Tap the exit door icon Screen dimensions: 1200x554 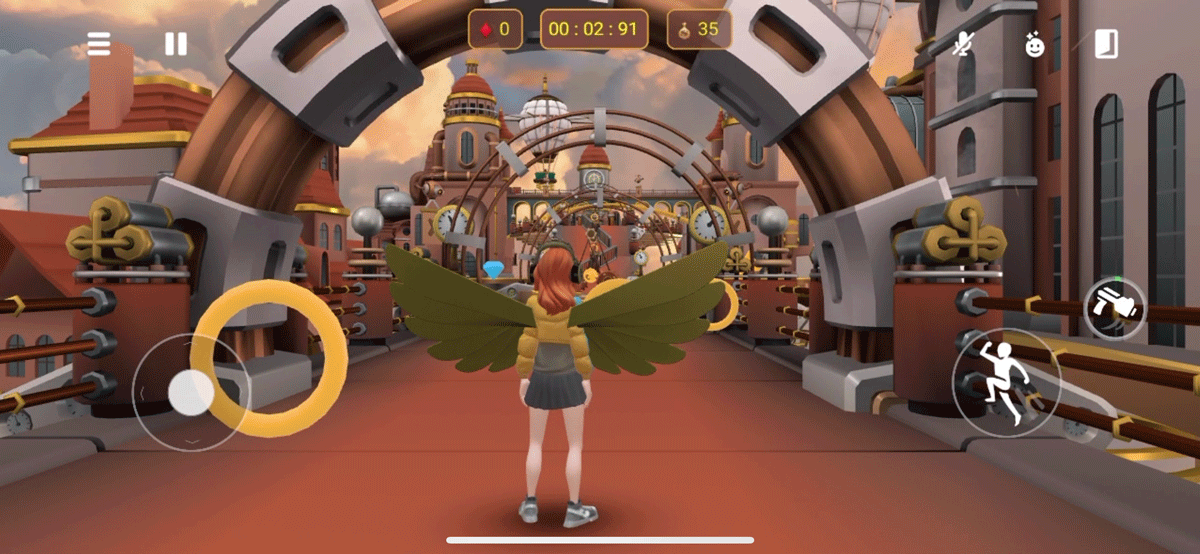1105,44
